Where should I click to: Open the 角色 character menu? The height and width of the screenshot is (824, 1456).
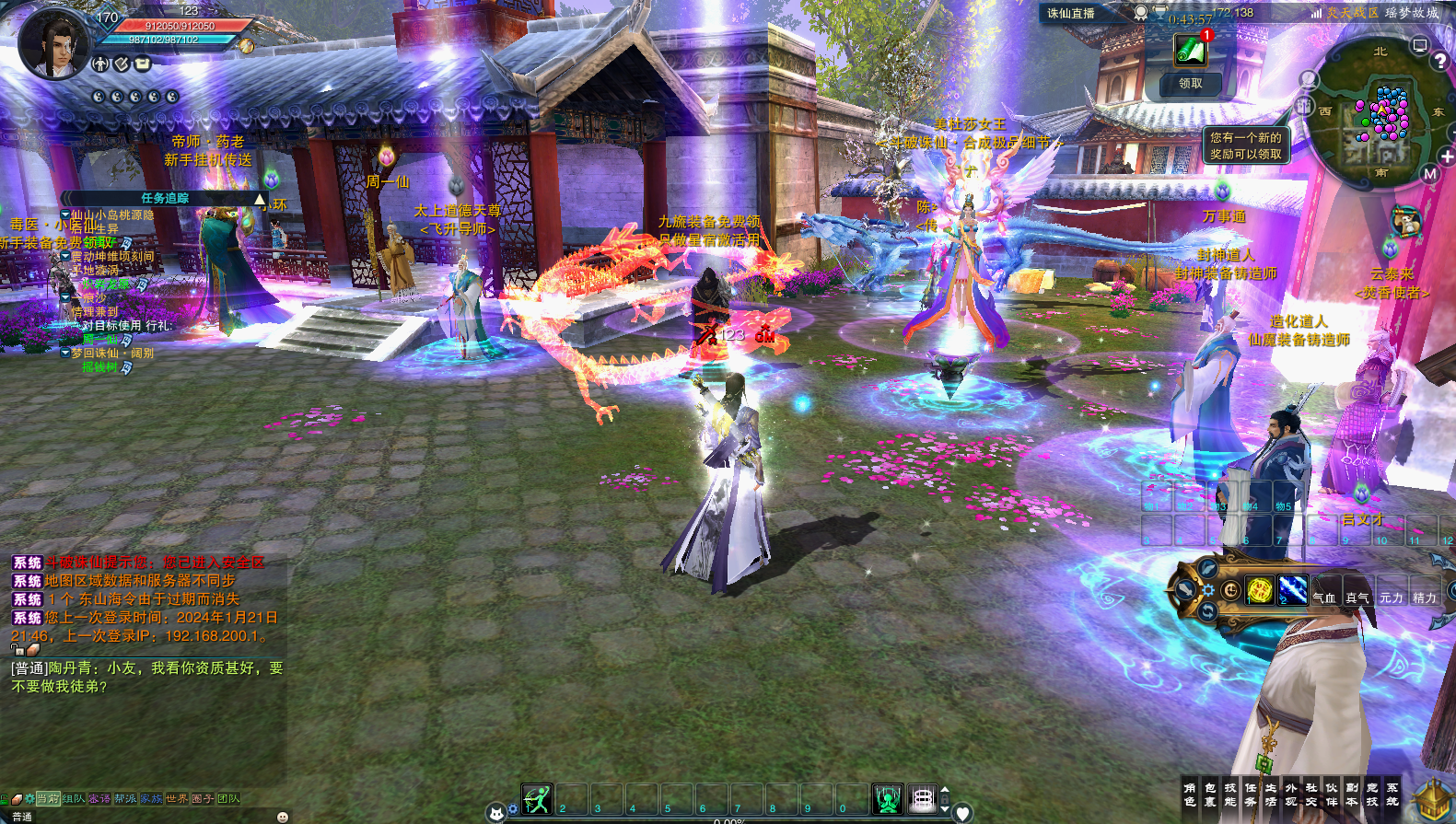pos(1190,795)
